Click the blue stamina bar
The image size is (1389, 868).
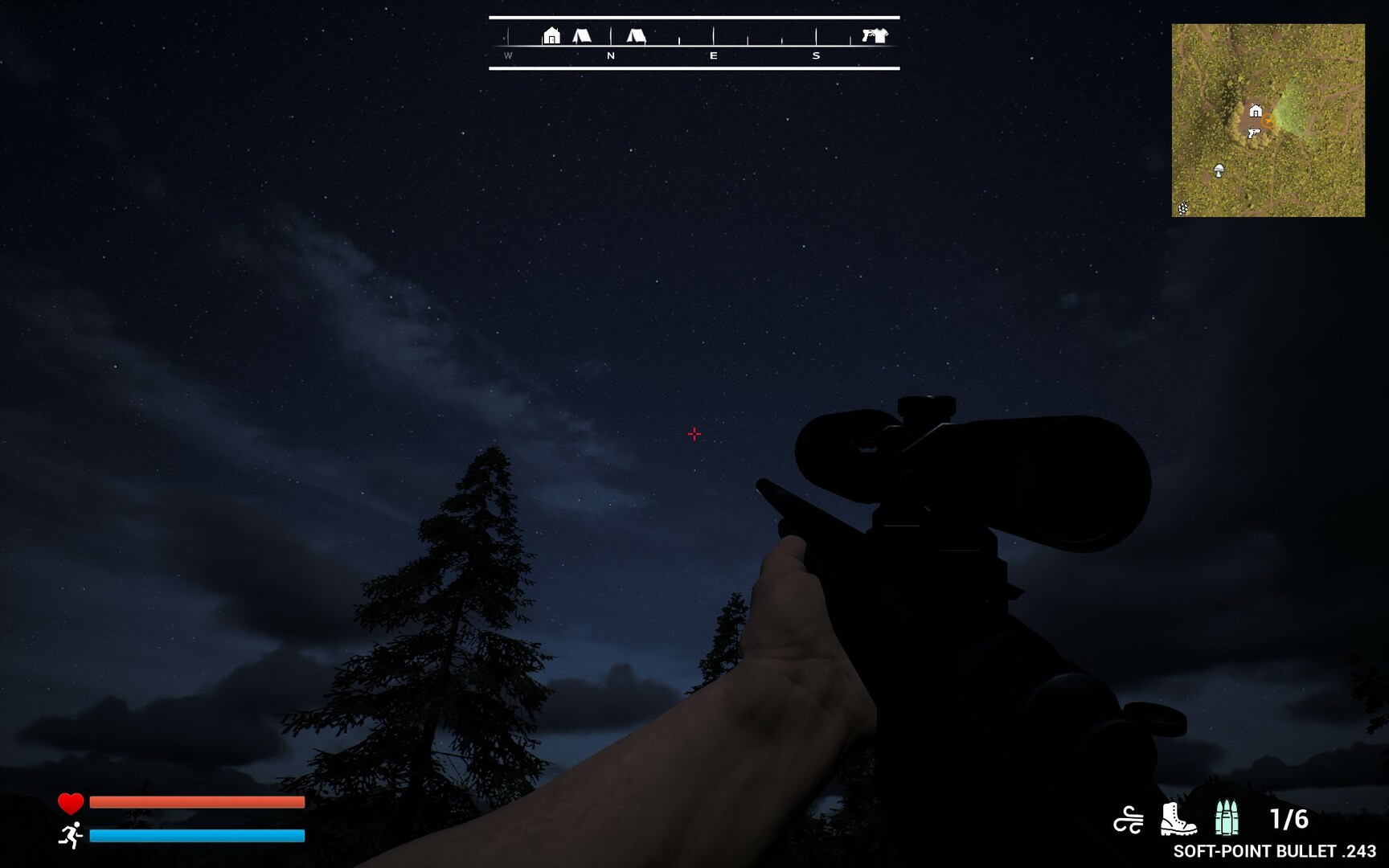pos(198,837)
